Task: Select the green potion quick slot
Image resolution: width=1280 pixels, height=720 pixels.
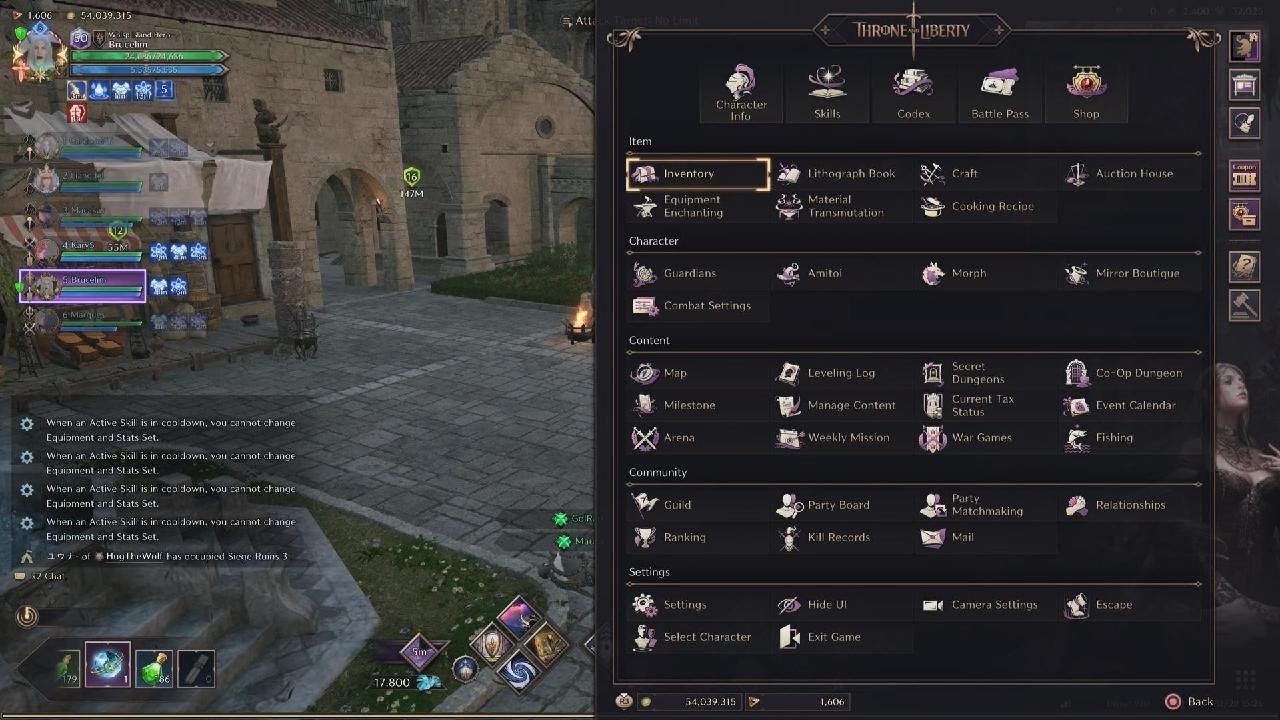Action: click(153, 665)
